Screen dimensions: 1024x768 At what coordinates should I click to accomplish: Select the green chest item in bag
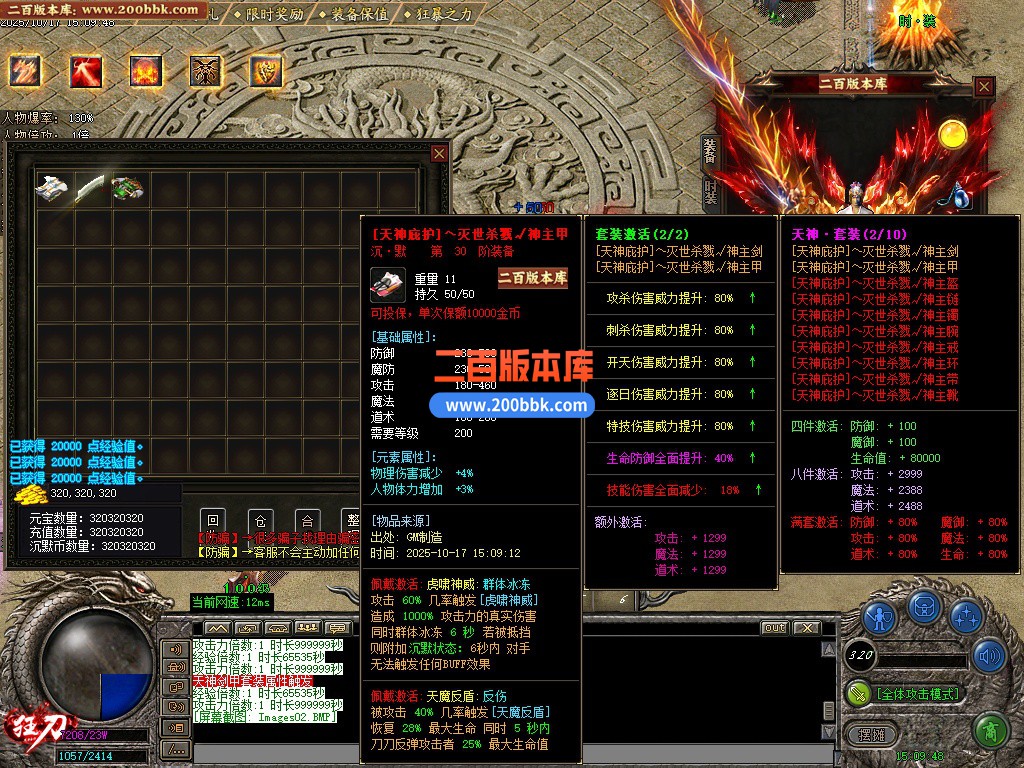[128, 187]
